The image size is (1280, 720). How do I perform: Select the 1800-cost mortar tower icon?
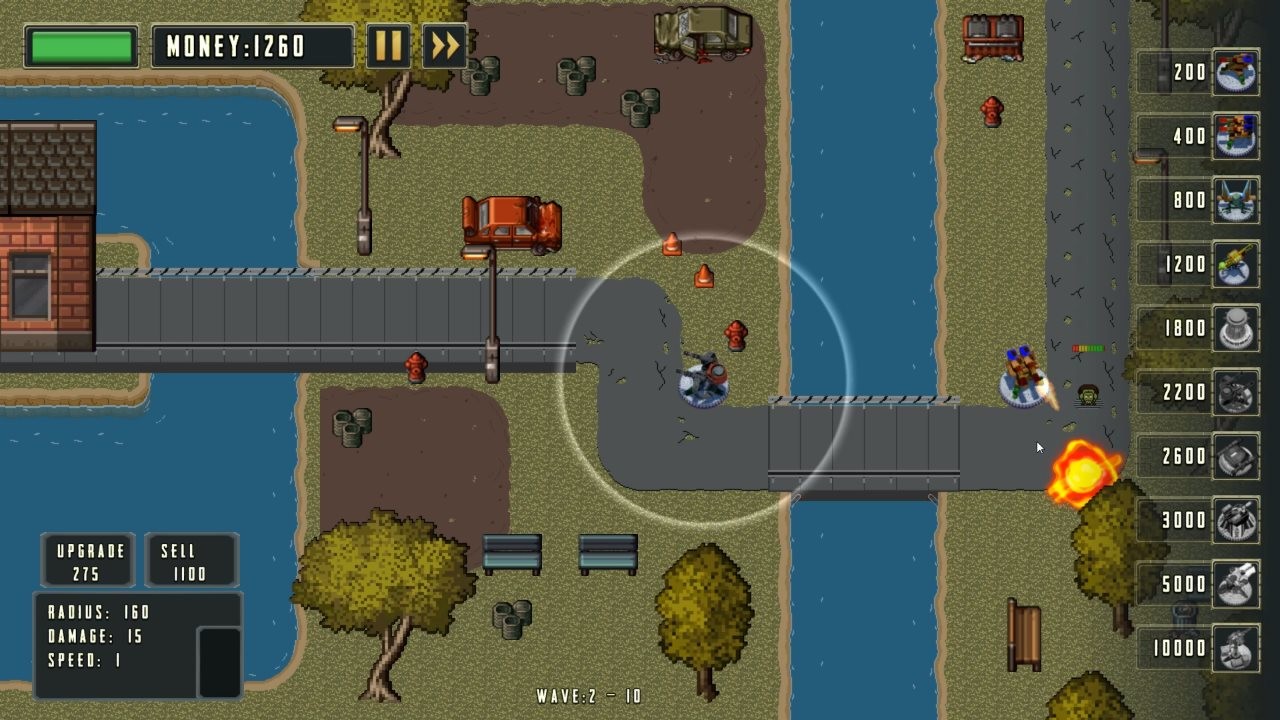(x=1234, y=329)
